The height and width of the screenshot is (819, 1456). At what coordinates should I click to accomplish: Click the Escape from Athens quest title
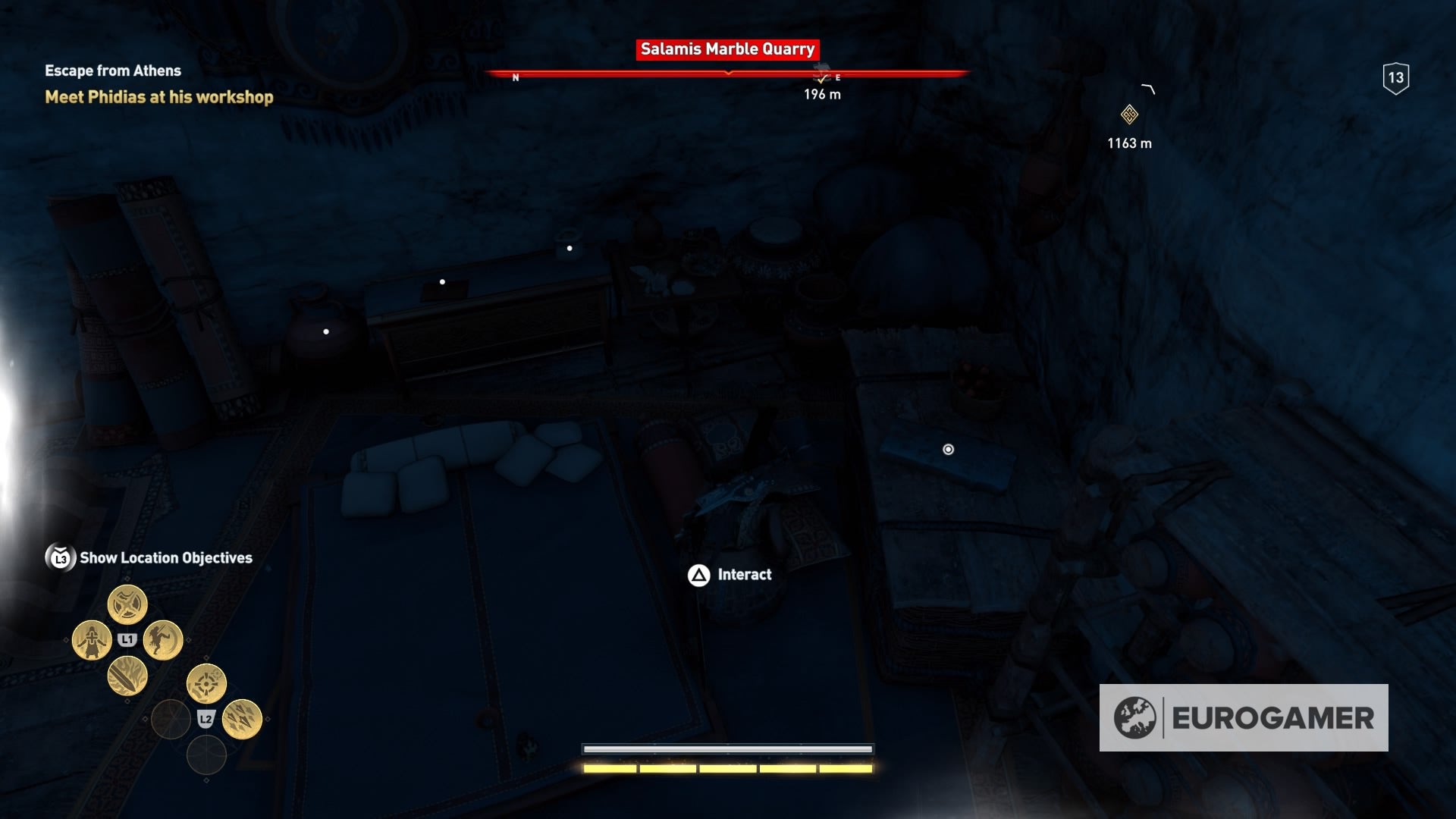point(112,70)
